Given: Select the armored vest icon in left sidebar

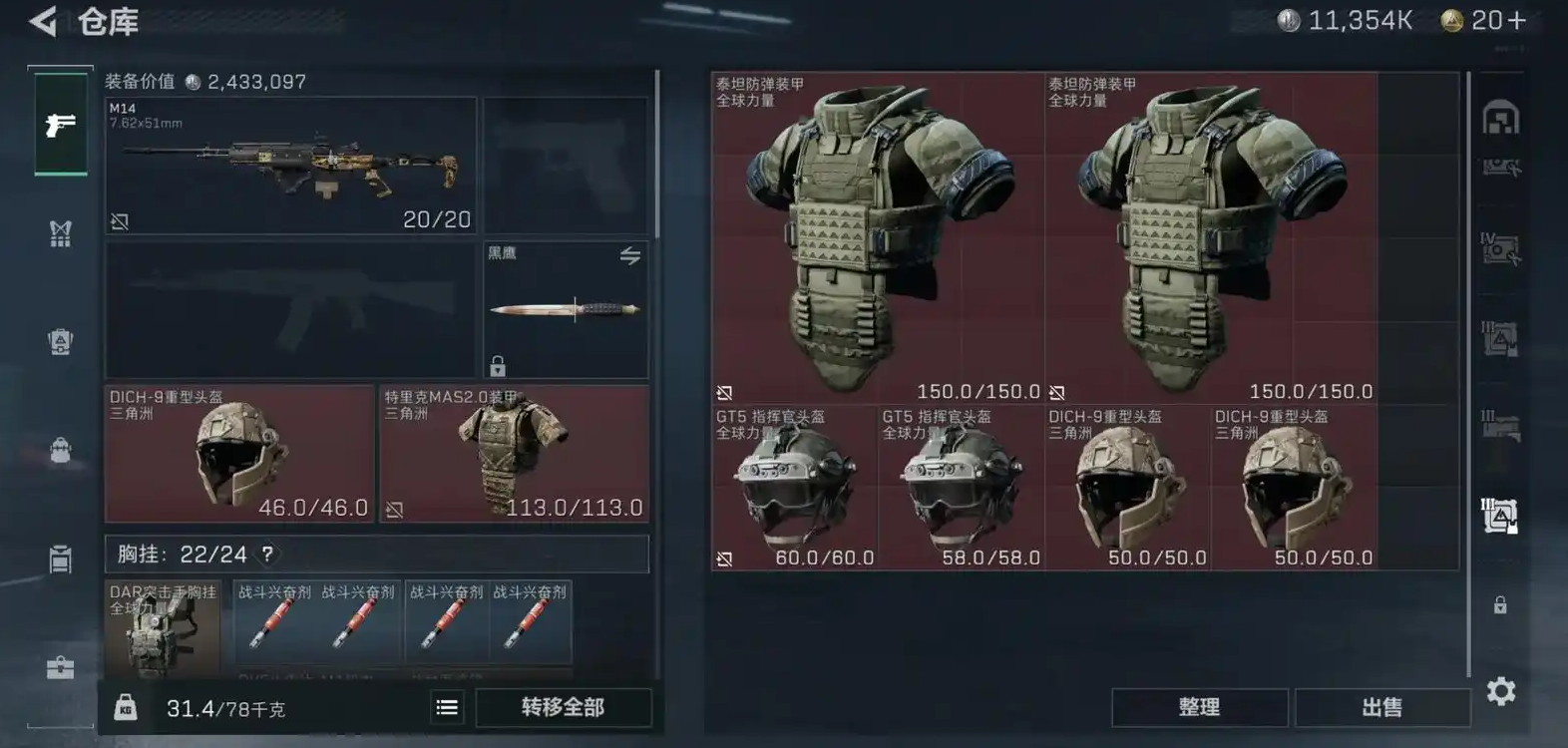Looking at the screenshot, I should [58, 341].
